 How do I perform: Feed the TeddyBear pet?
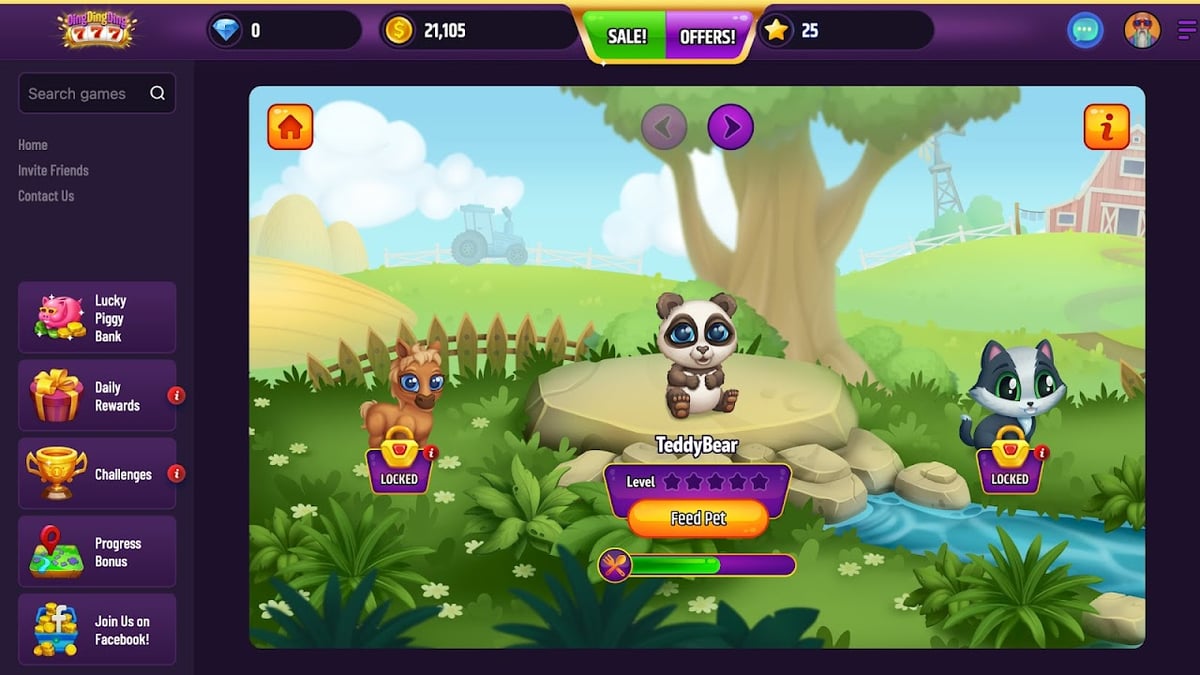coord(697,518)
